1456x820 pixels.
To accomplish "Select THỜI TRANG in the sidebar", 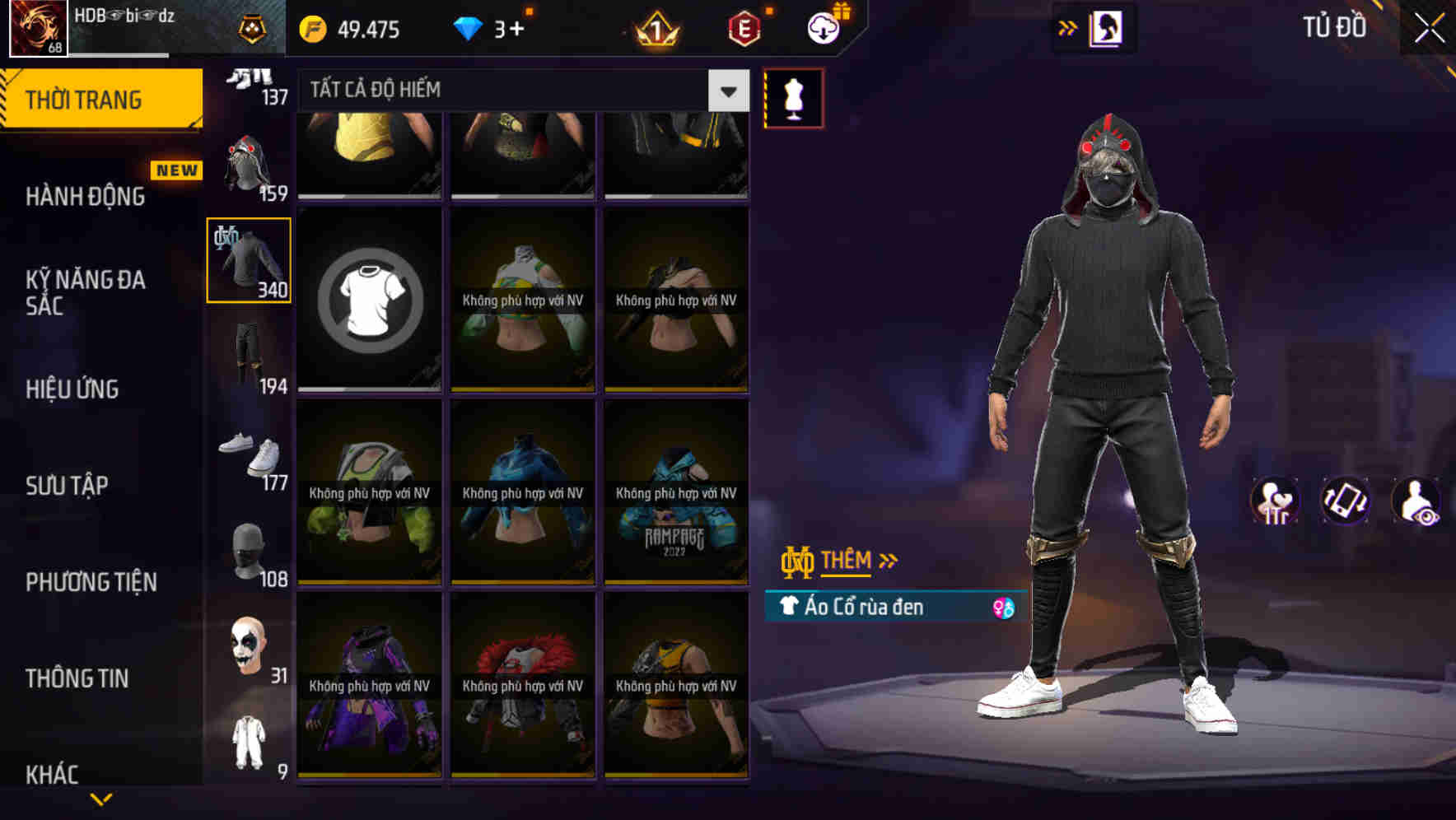I will coord(85,99).
